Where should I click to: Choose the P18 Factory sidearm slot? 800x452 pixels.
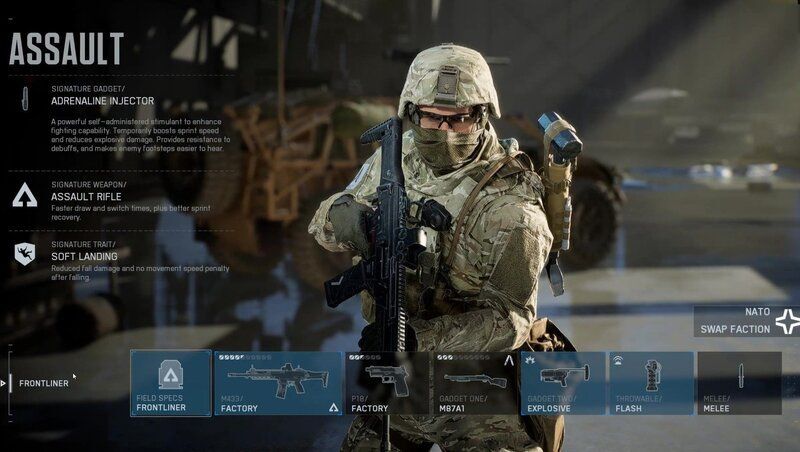click(x=387, y=382)
